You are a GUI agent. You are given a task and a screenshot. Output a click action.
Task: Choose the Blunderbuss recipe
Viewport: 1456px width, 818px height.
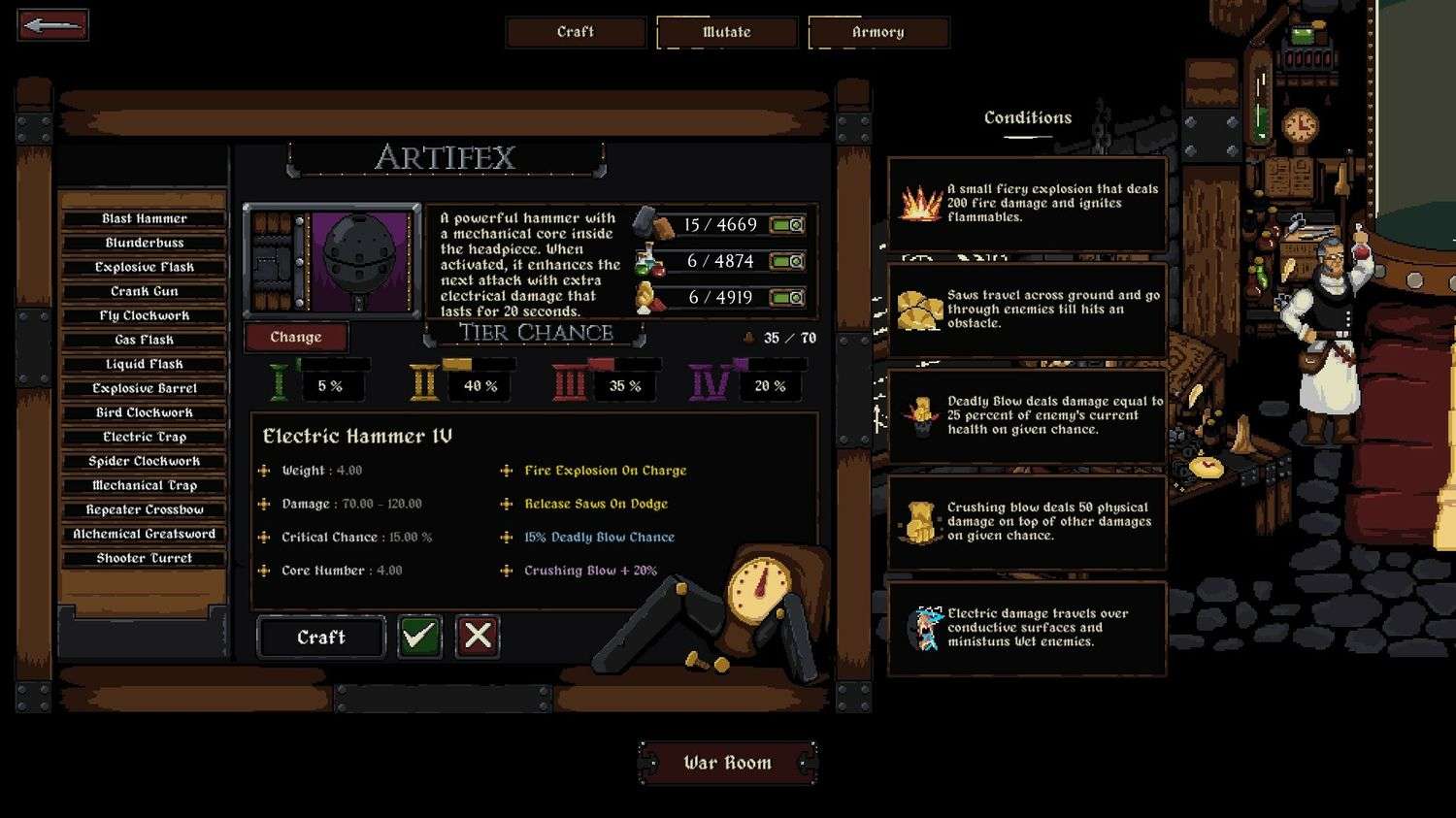pyautogui.click(x=145, y=243)
